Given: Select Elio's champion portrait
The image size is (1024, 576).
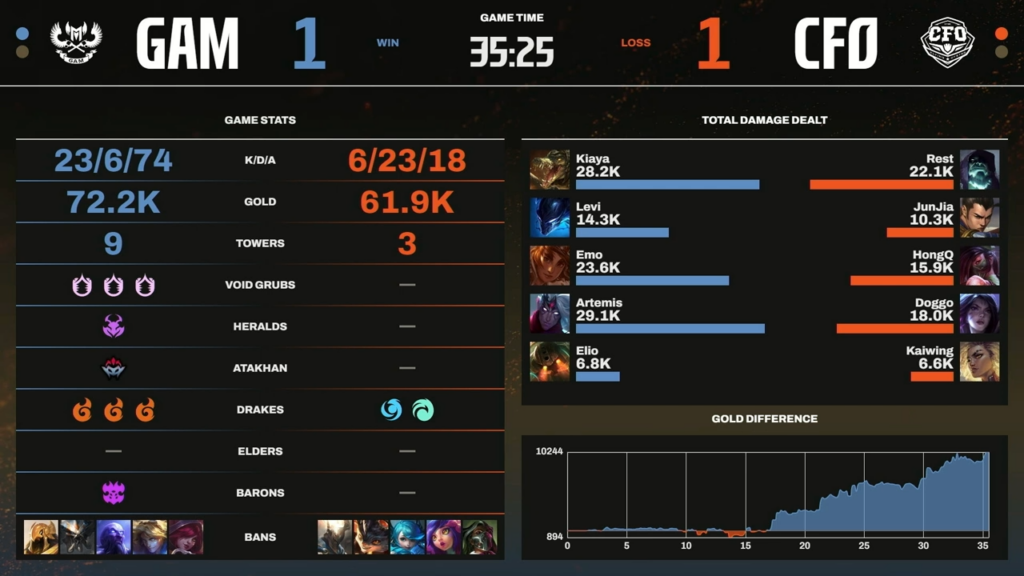Looking at the screenshot, I should click(x=549, y=361).
